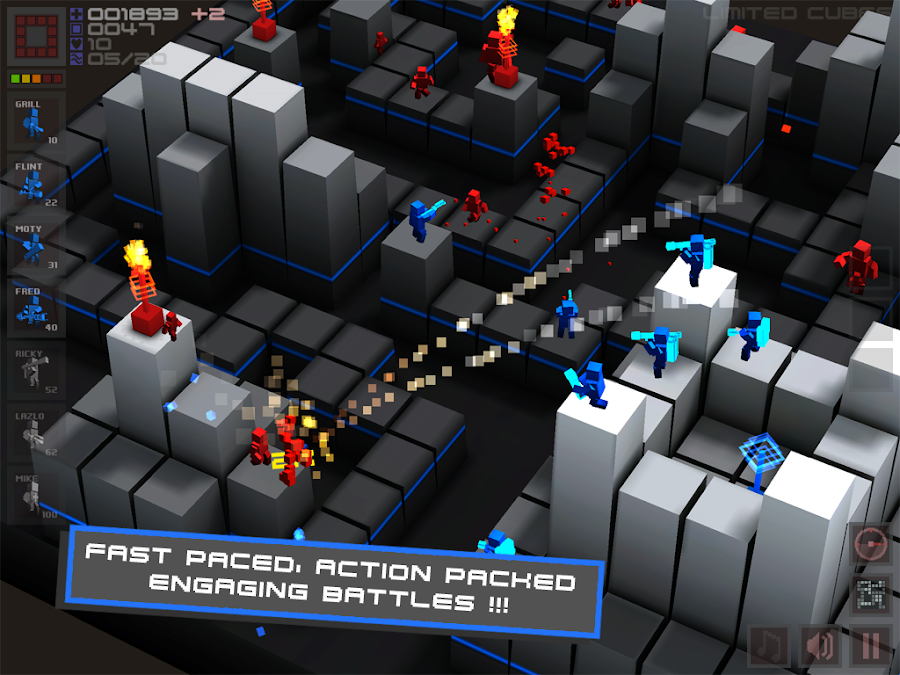Toggle the music note button
This screenshot has height=675, width=900.
(771, 645)
